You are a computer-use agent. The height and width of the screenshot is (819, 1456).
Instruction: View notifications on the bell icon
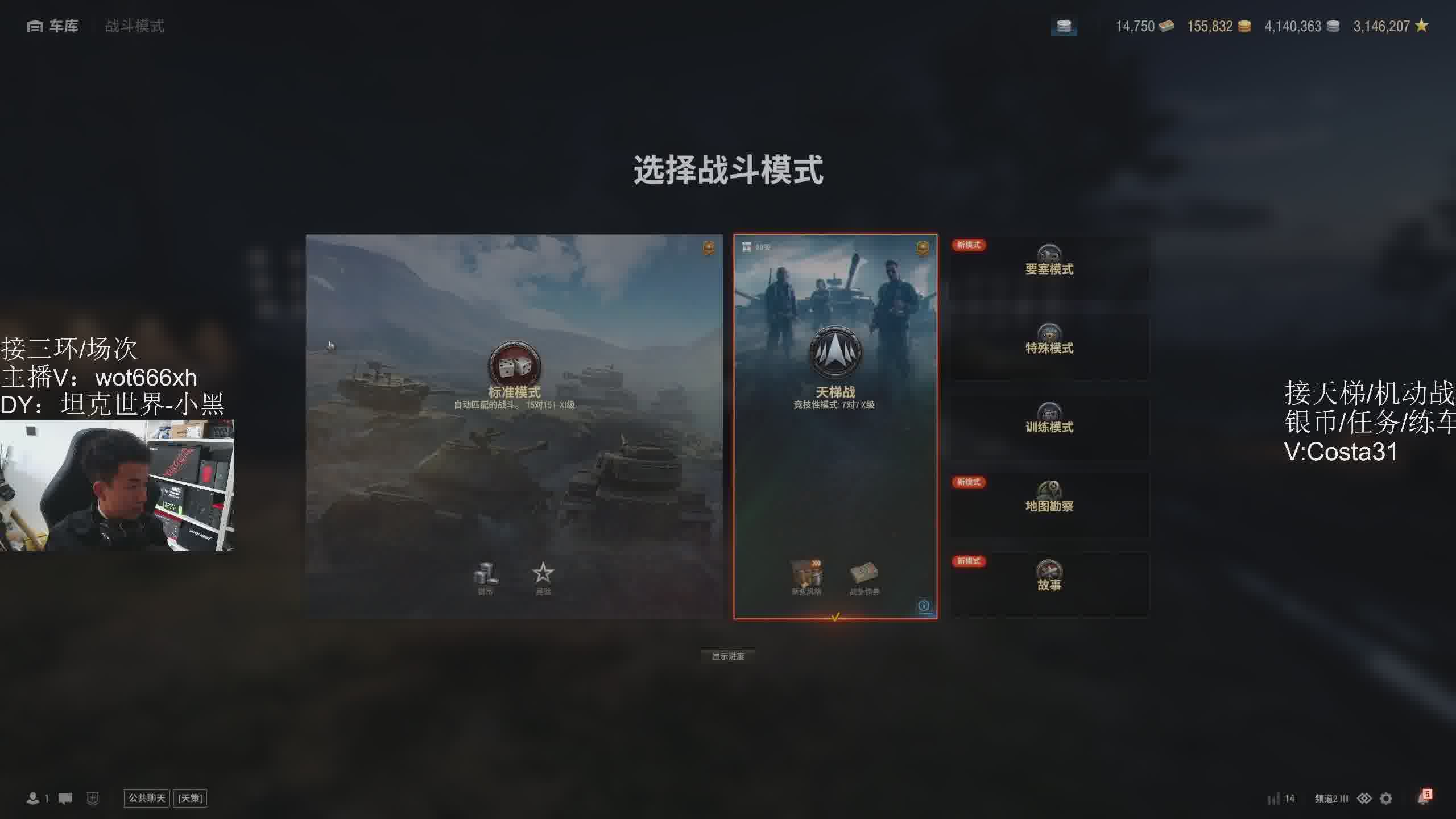1423,799
